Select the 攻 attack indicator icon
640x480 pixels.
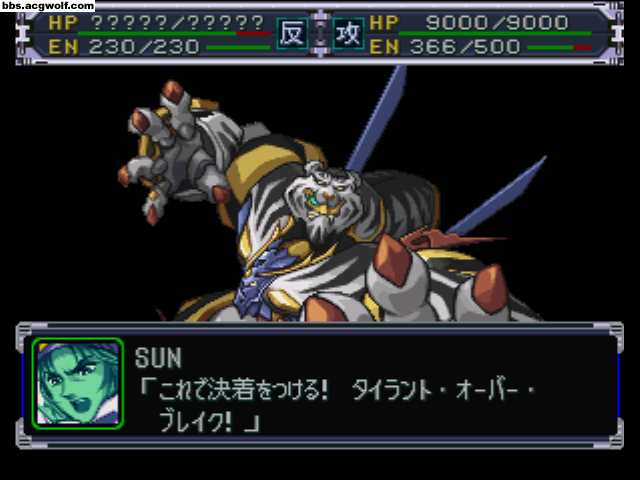point(348,32)
